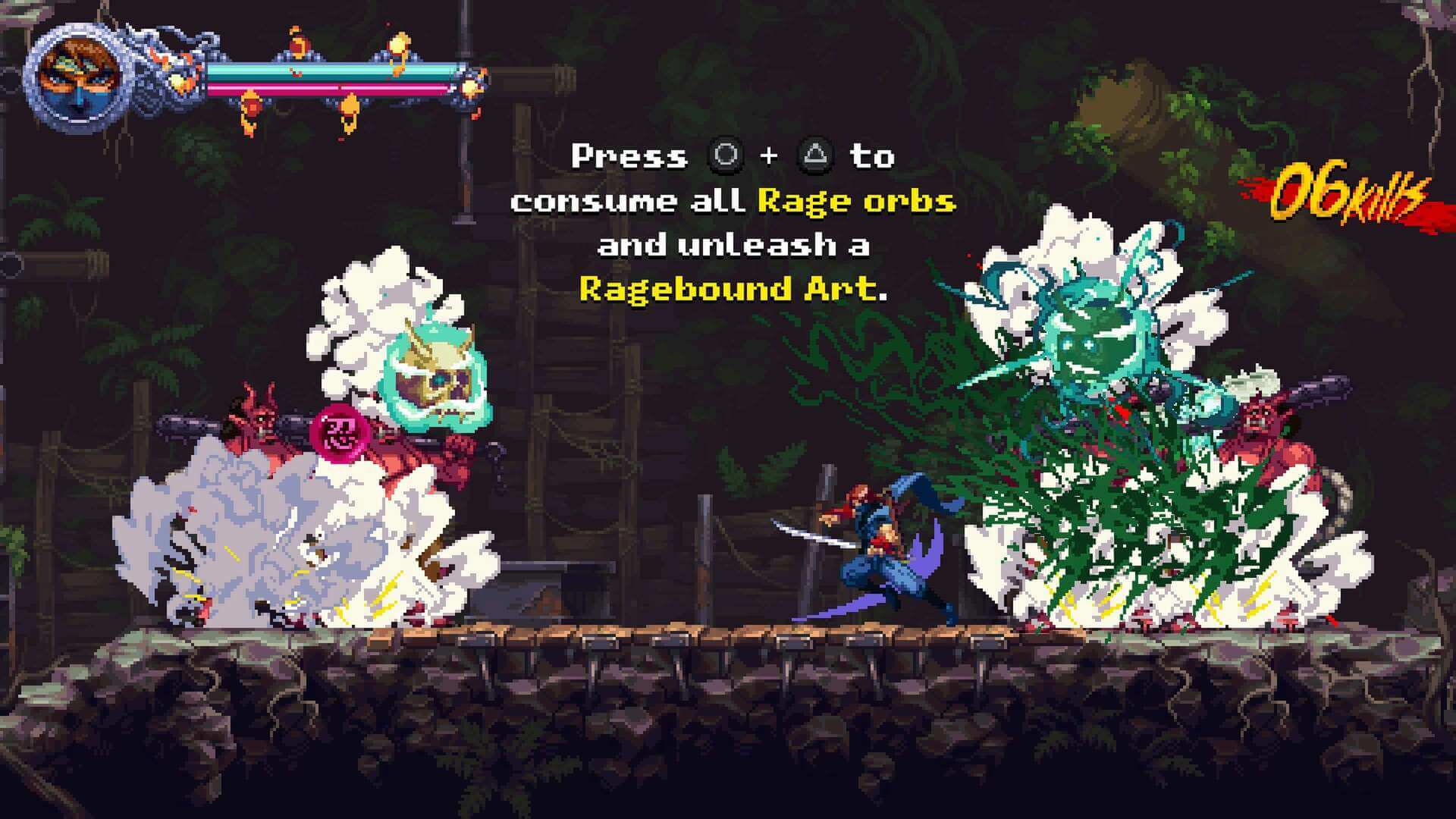Screen dimensions: 1456x819
Task: Click the pink health bar
Action: 334,89
